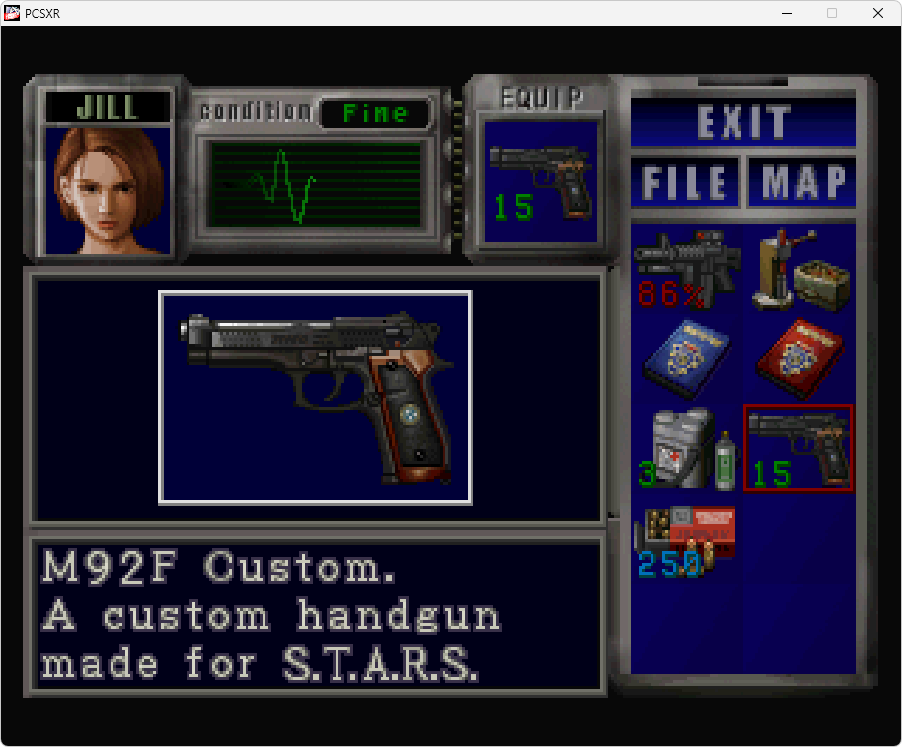
Task: Close the PCSXR window
Action: pos(877,13)
